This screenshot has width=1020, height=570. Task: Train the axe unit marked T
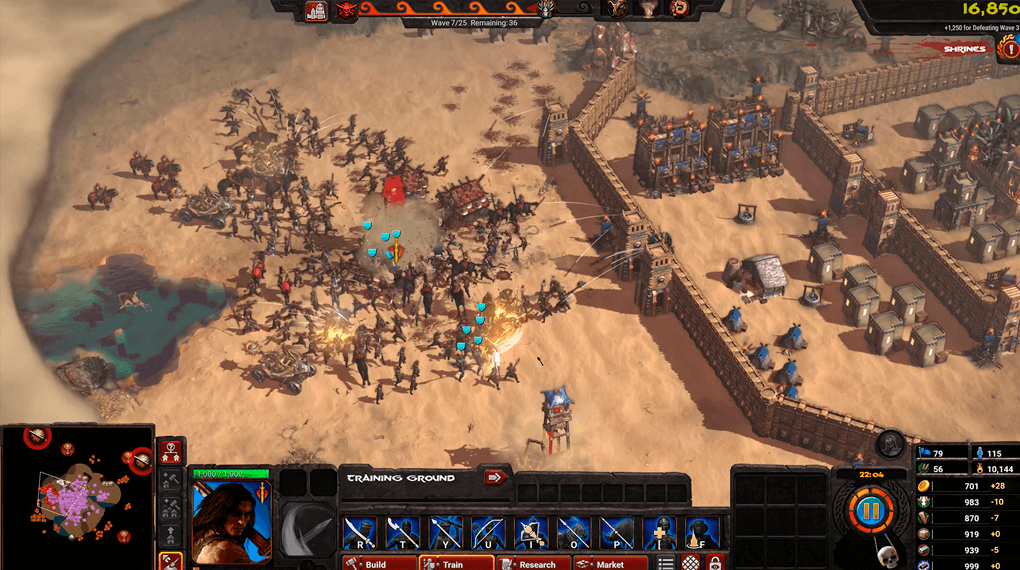pyautogui.click(x=403, y=533)
